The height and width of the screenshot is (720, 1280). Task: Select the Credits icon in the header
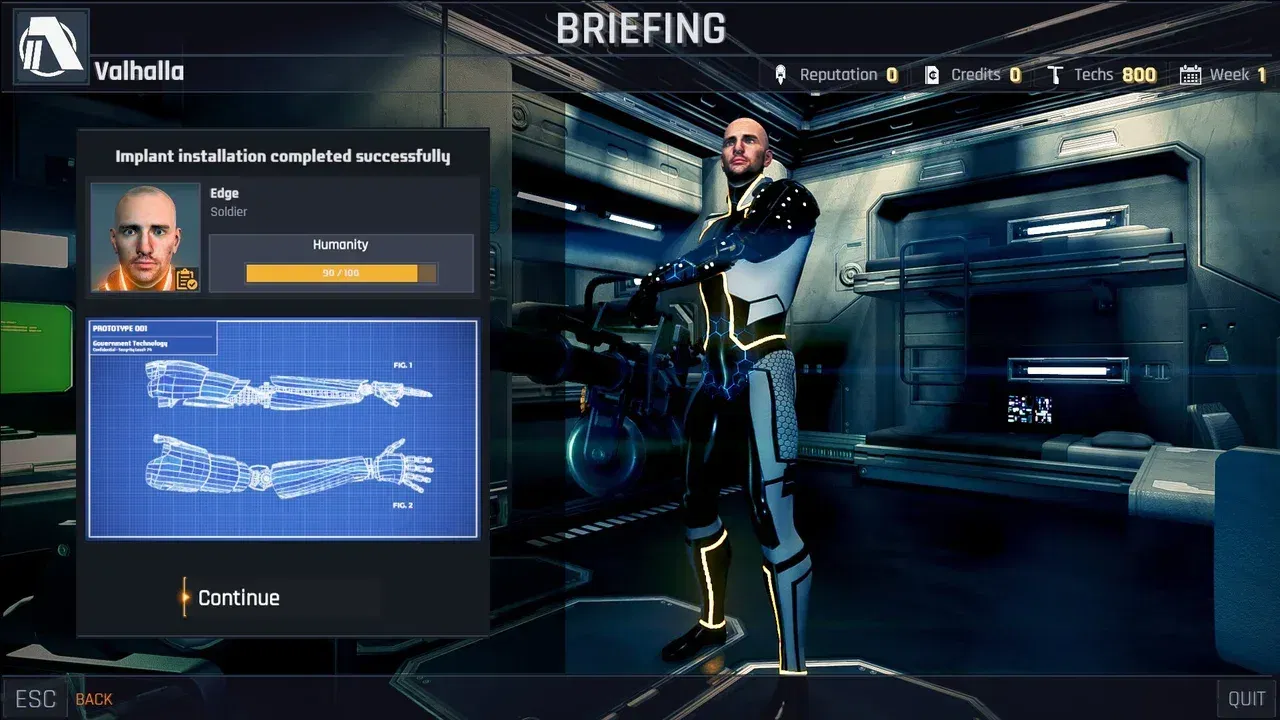pyautogui.click(x=932, y=73)
